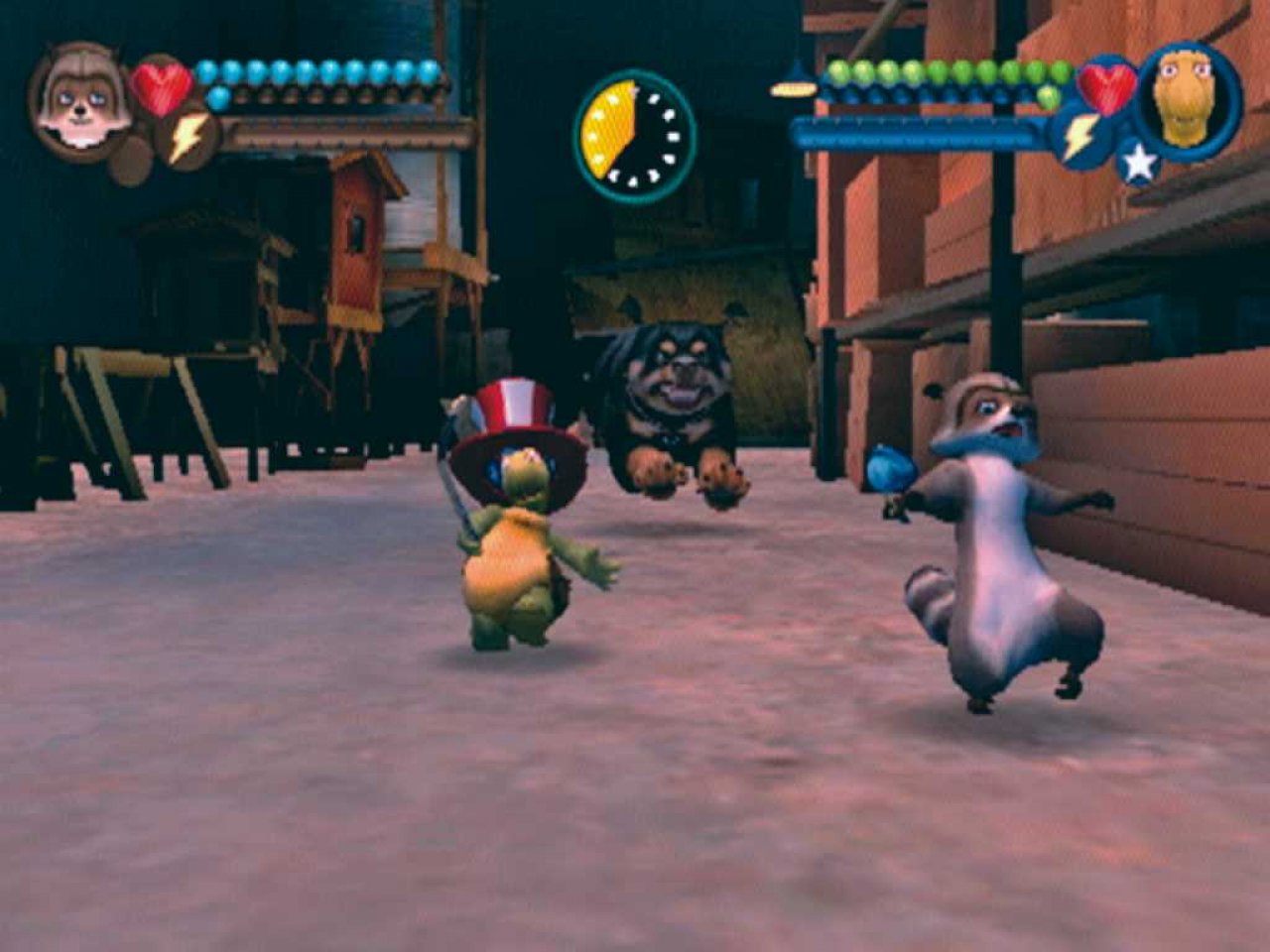
Task: Click the white star icon
Action: click(1137, 162)
